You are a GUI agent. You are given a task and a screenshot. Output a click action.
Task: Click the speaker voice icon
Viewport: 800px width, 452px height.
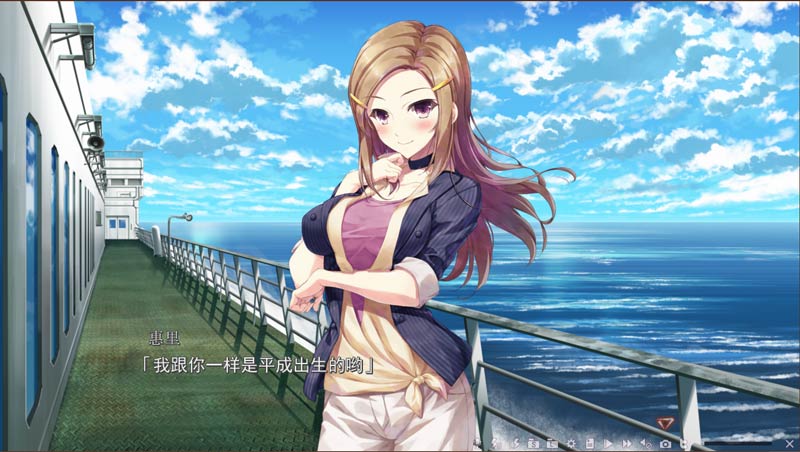pyautogui.click(x=645, y=443)
